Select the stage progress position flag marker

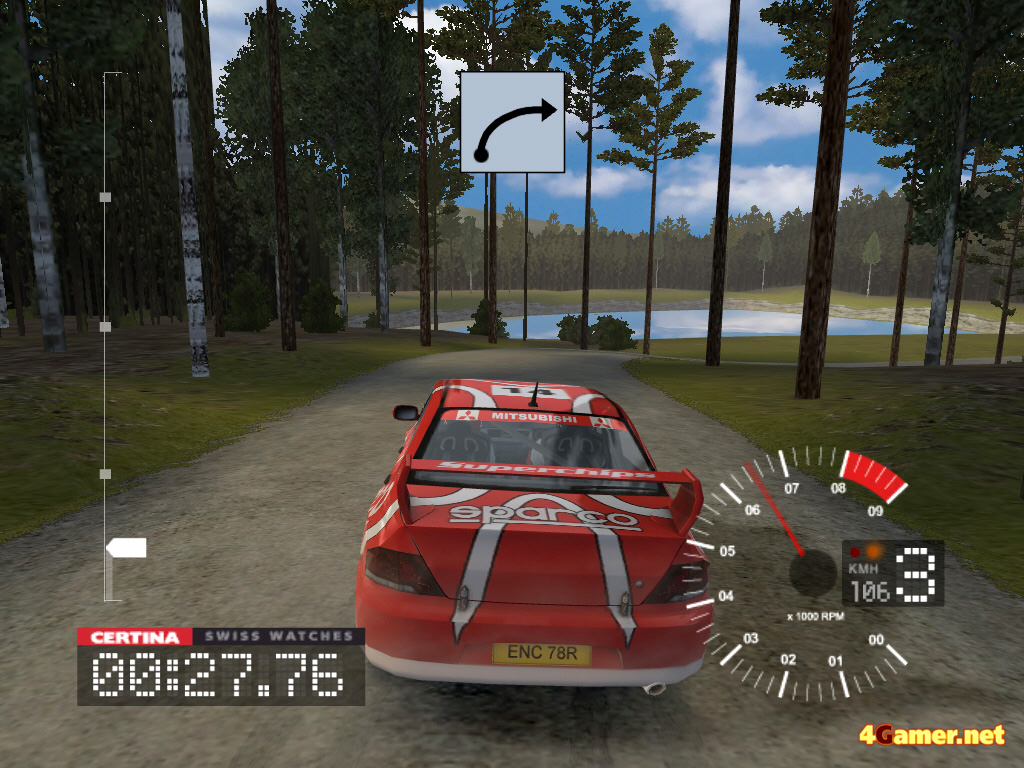(127, 548)
